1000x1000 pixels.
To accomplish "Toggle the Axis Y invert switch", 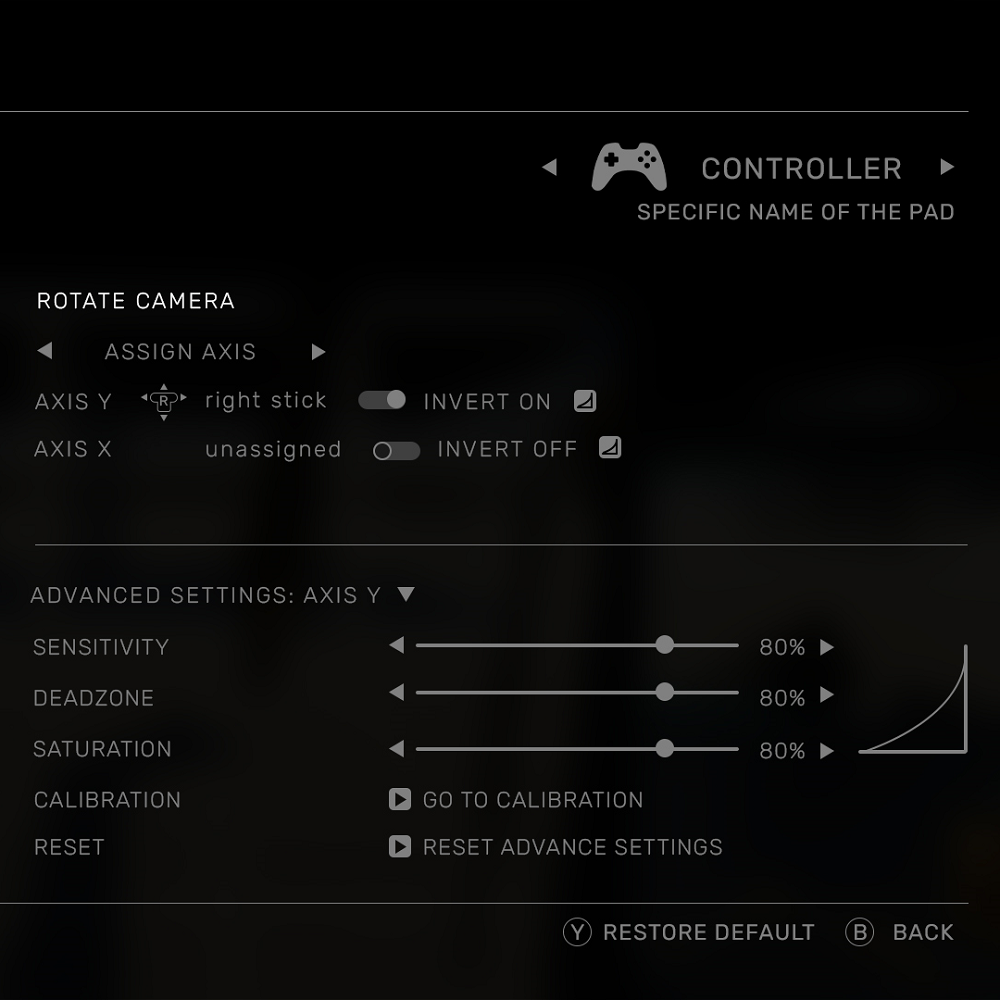I will click(x=382, y=400).
